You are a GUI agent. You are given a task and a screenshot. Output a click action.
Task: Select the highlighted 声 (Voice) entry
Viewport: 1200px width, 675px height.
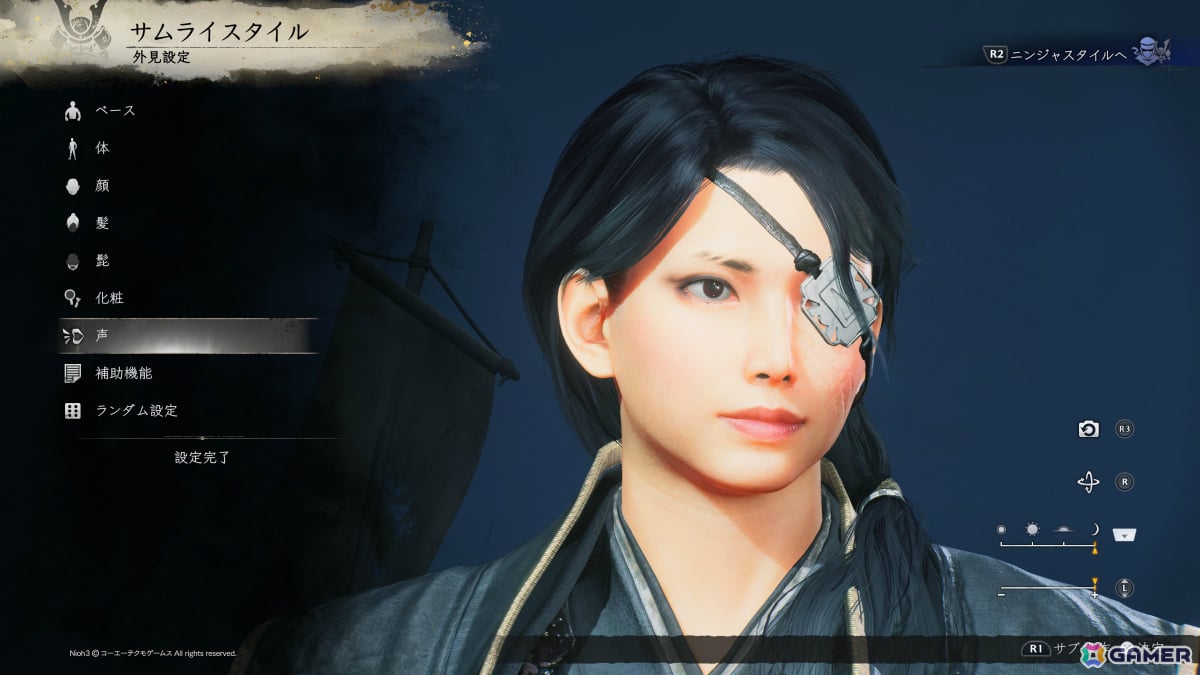pyautogui.click(x=103, y=336)
